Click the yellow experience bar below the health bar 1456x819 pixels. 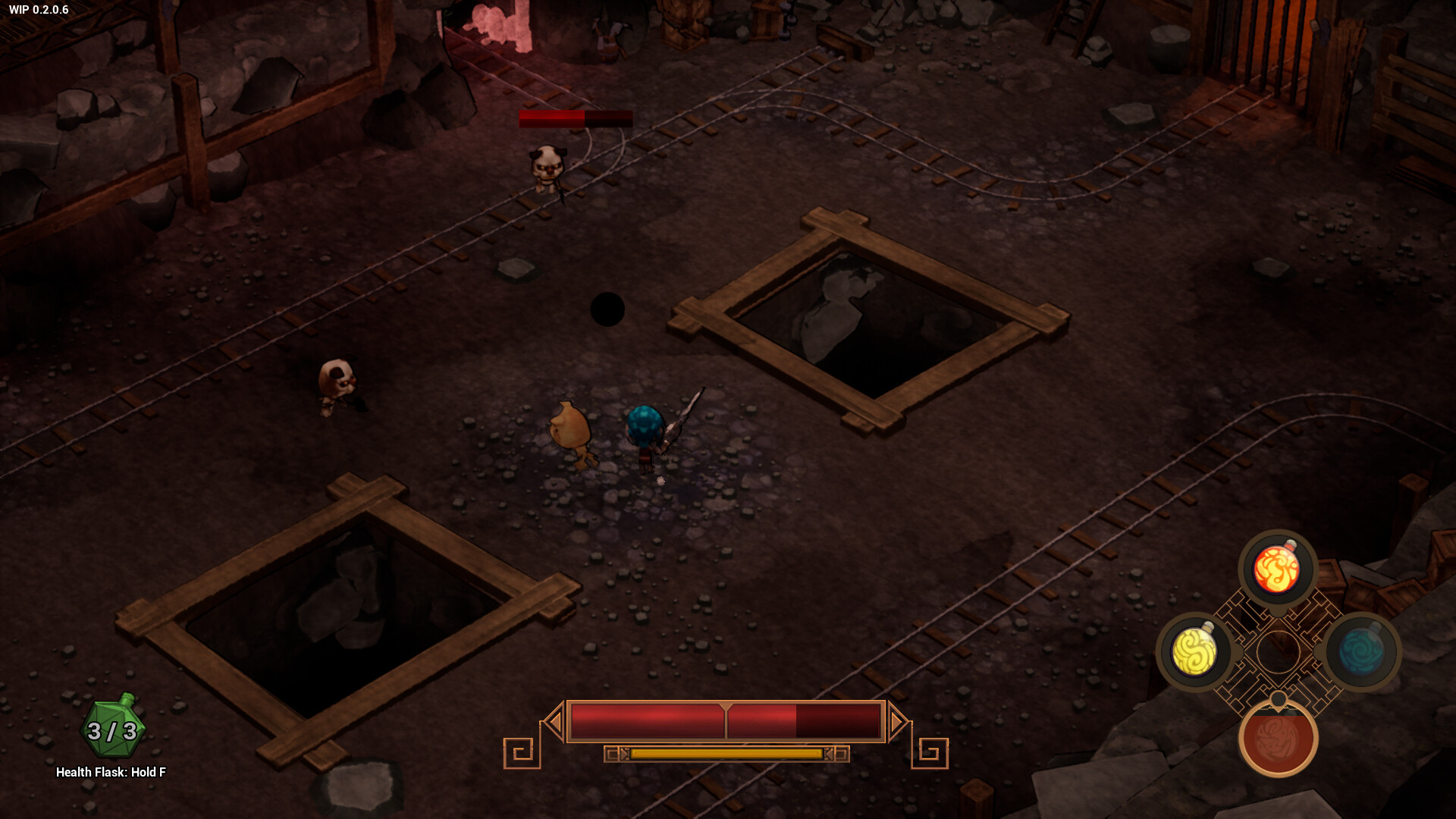click(726, 755)
